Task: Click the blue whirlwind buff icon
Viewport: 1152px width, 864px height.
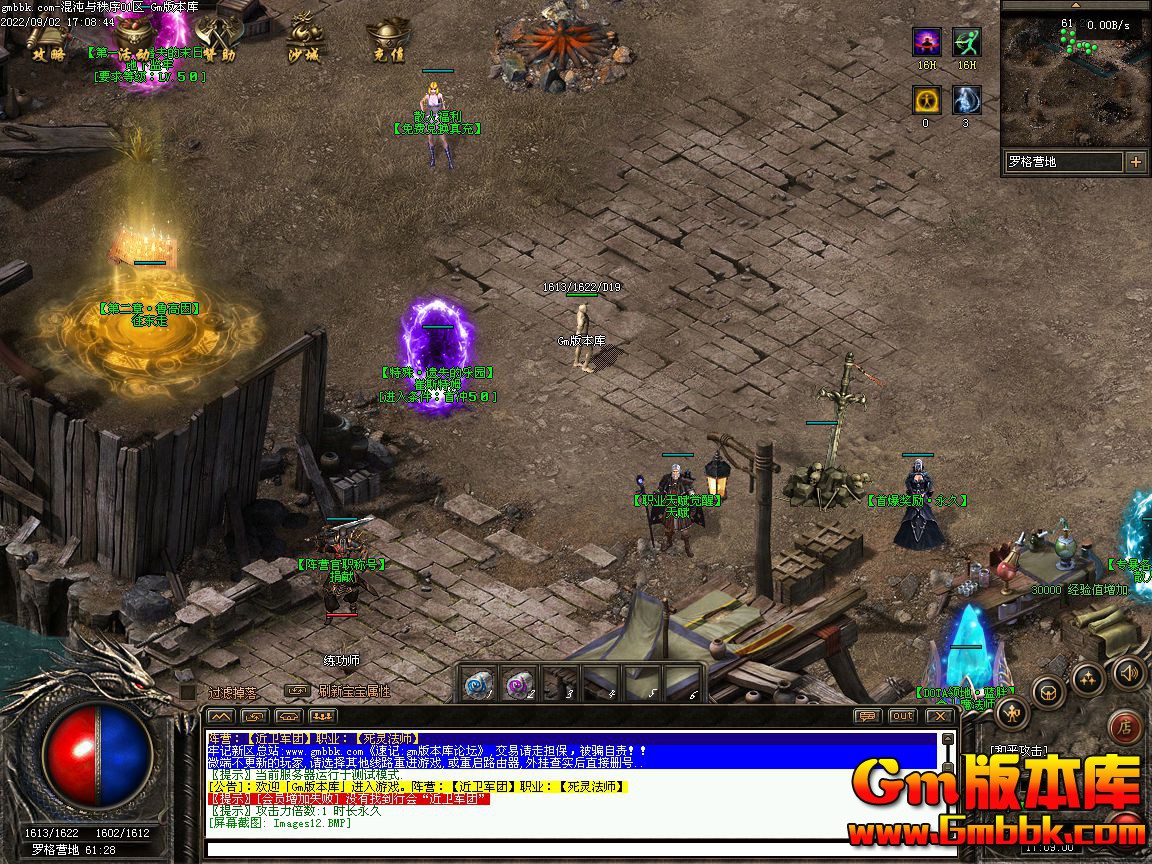Action: [966, 100]
